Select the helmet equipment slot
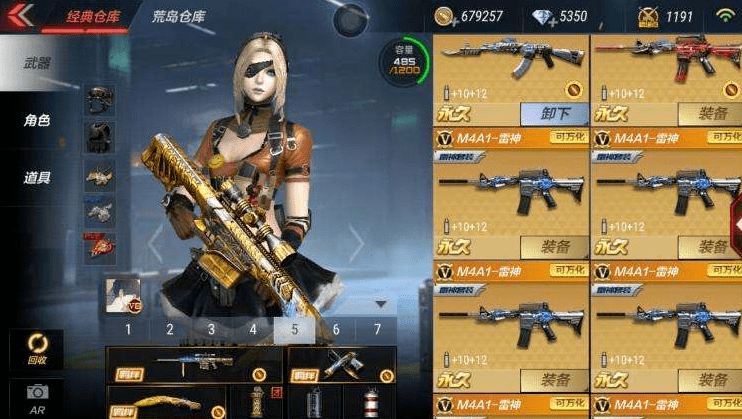Viewport: 742px width, 419px height. (x=99, y=100)
